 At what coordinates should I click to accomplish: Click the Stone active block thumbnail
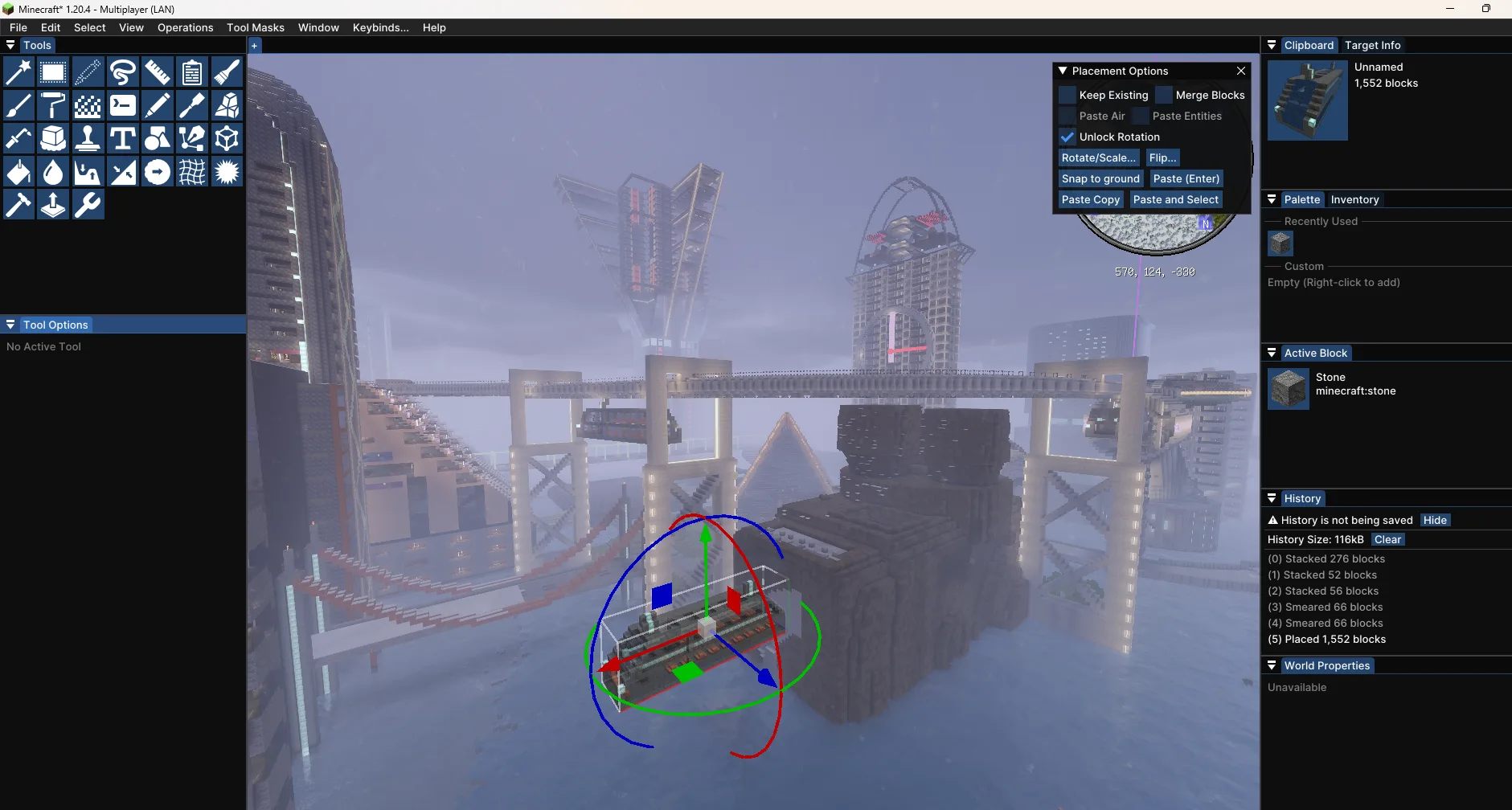[1289, 389]
